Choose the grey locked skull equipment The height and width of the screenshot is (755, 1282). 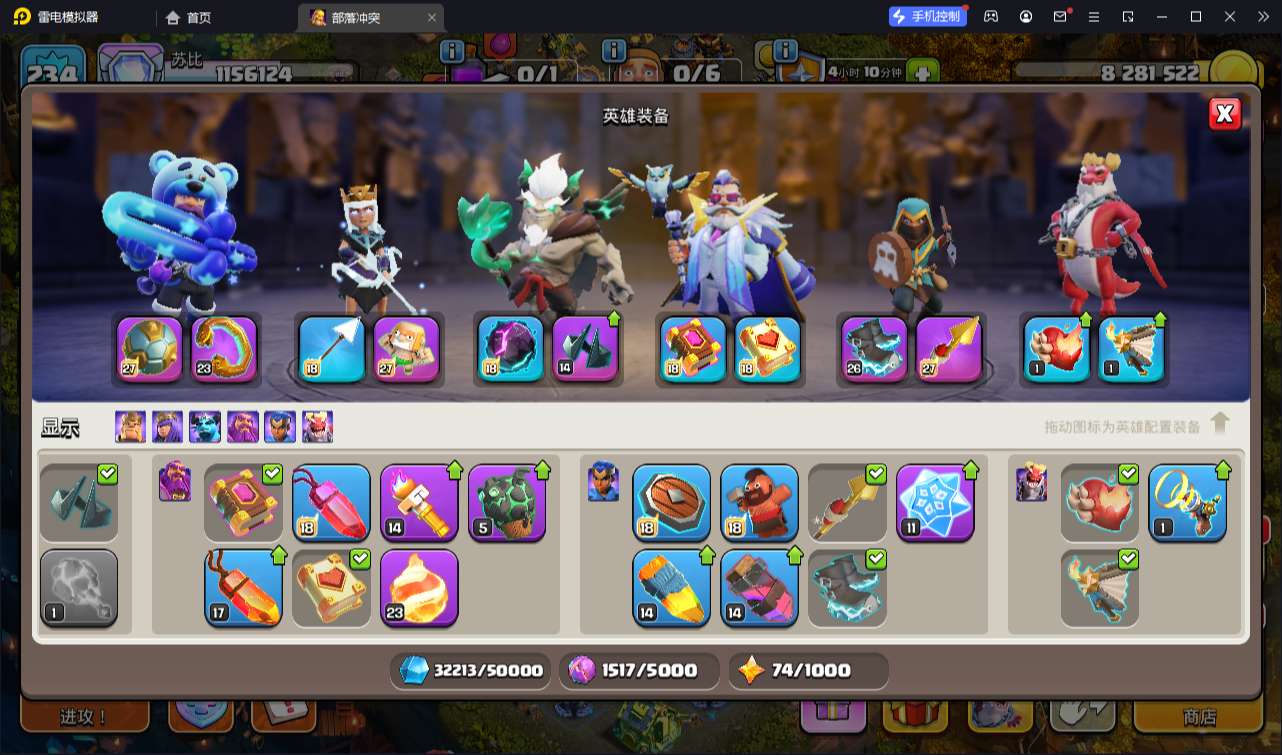pyautogui.click(x=79, y=587)
